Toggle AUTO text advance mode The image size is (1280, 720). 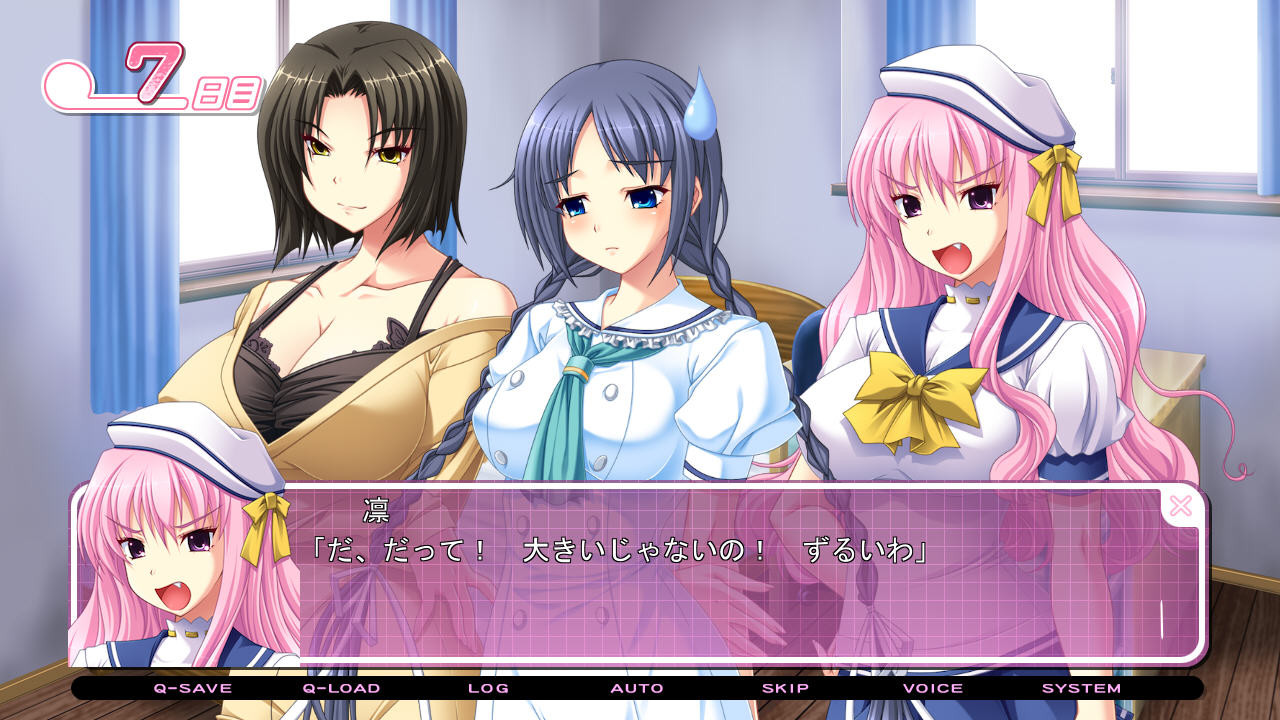click(x=637, y=688)
